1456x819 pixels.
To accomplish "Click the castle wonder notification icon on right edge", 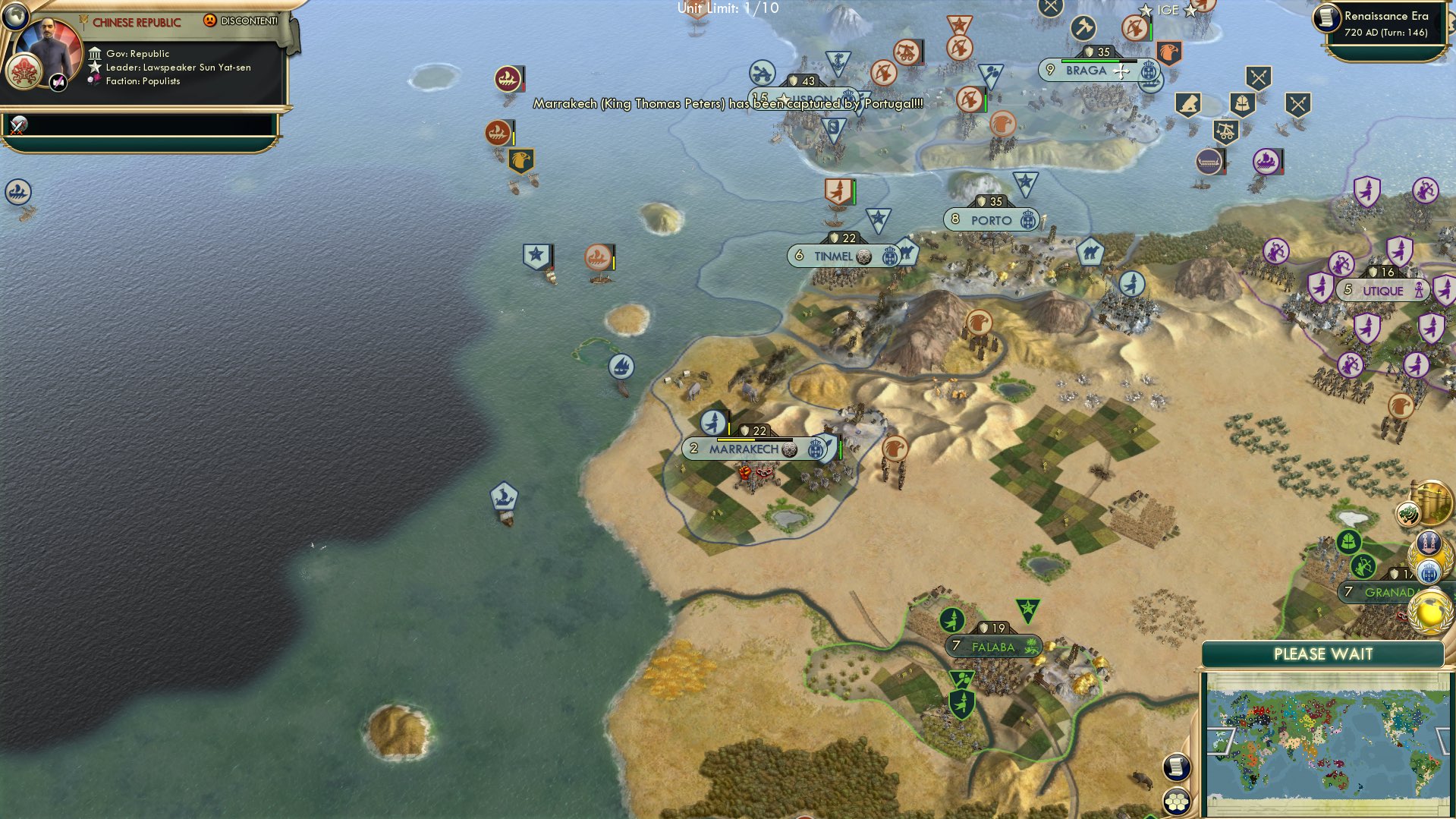I will [1431, 502].
